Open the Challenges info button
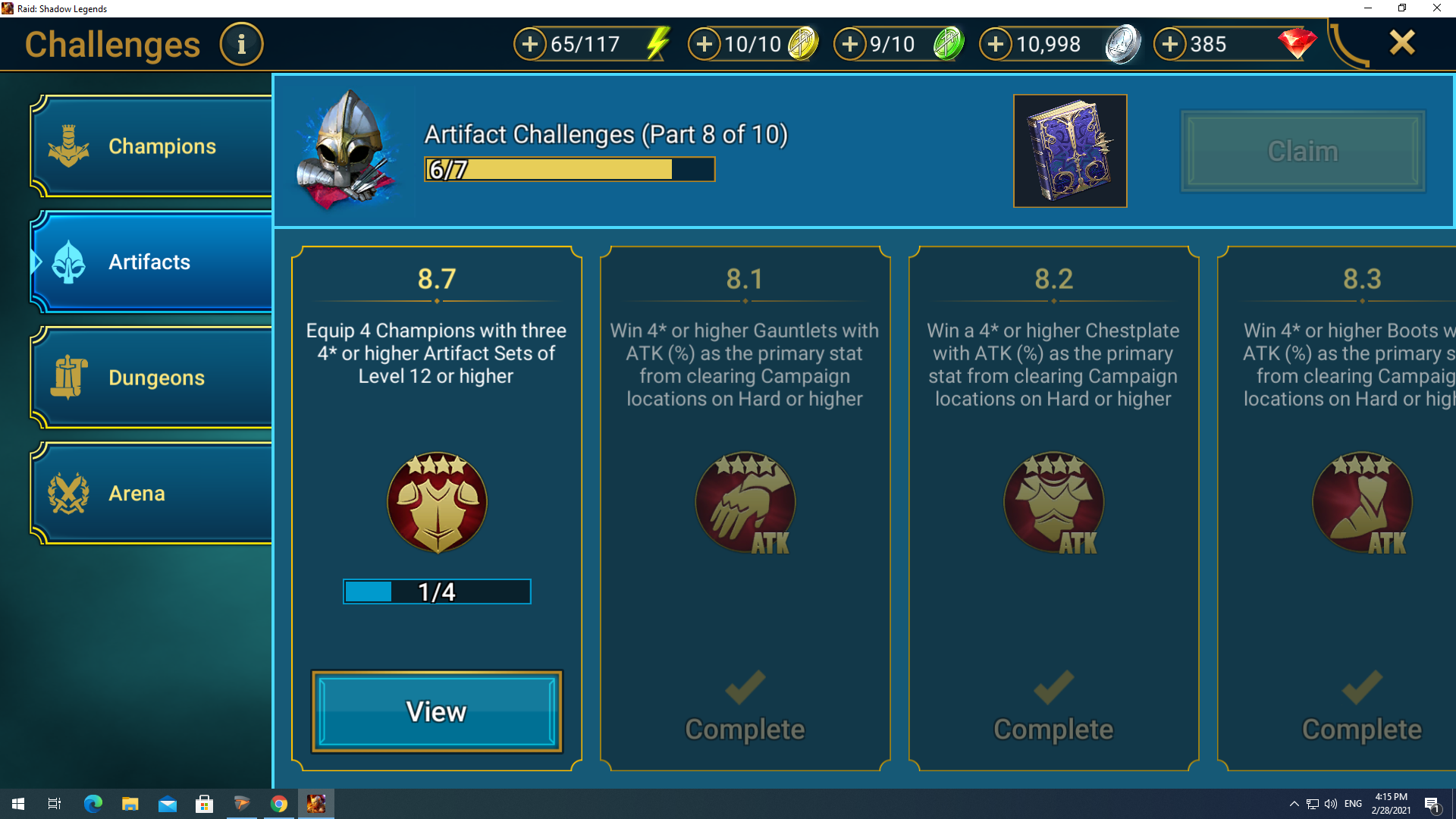The width and height of the screenshot is (1456, 819). point(241,45)
